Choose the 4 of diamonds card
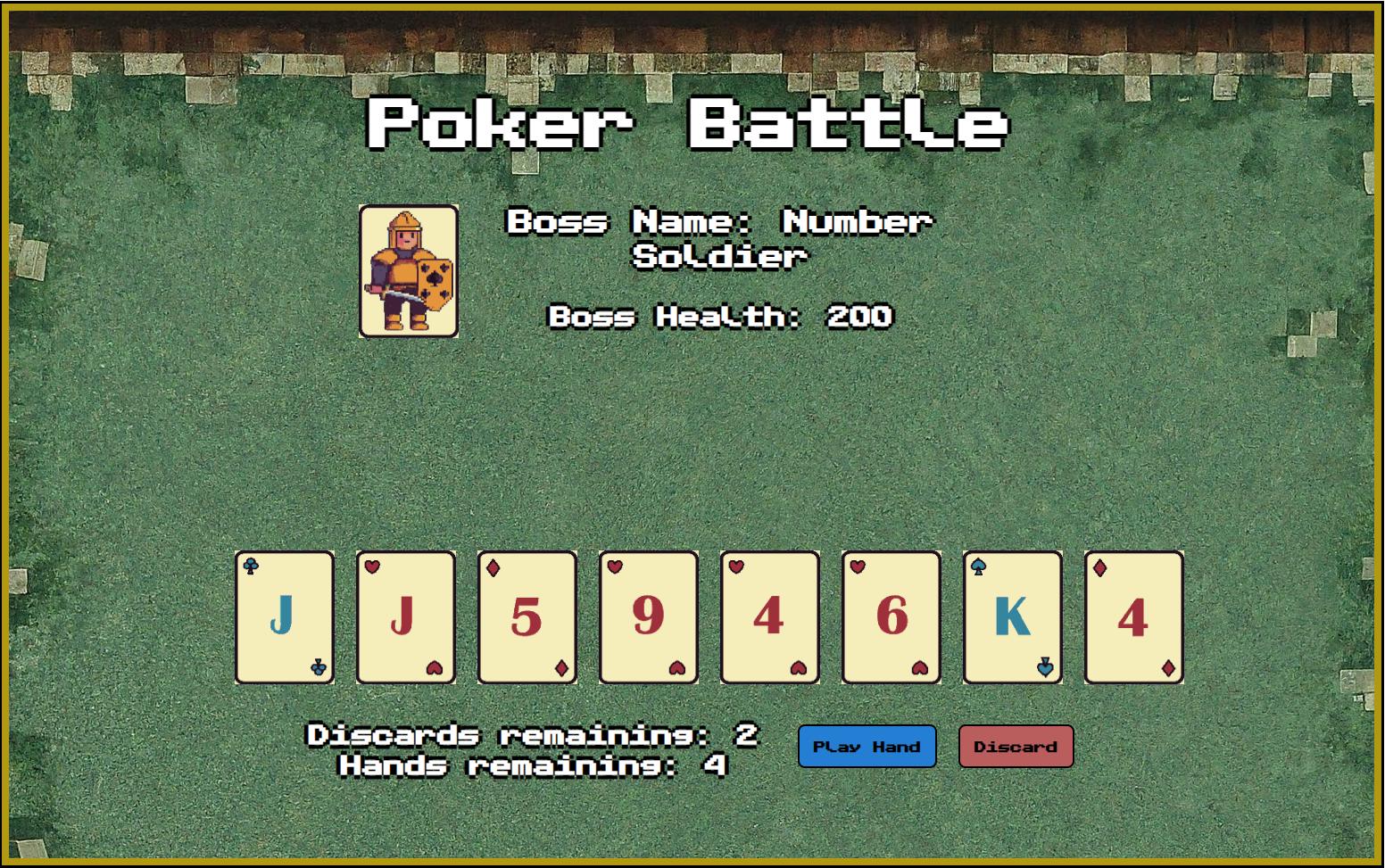The image size is (1385, 868). pos(1134,617)
